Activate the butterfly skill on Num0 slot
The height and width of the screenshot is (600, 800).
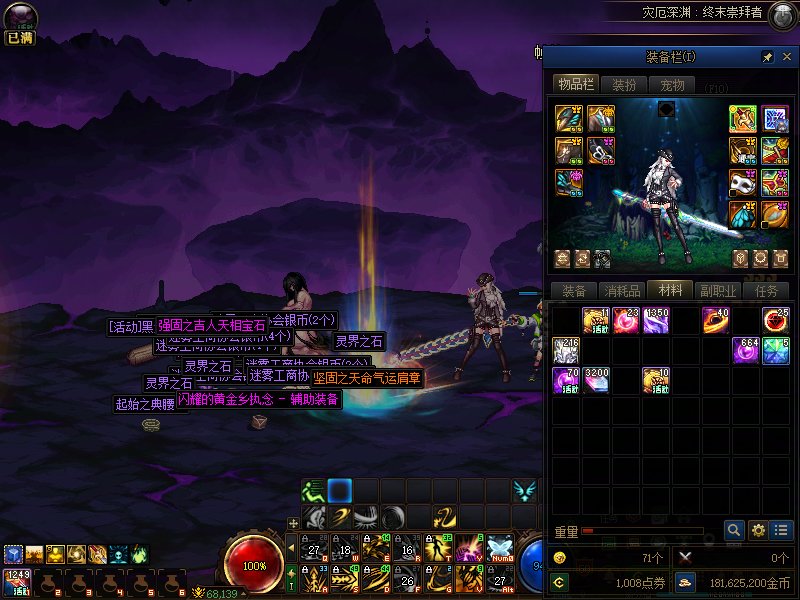pyautogui.click(x=499, y=547)
